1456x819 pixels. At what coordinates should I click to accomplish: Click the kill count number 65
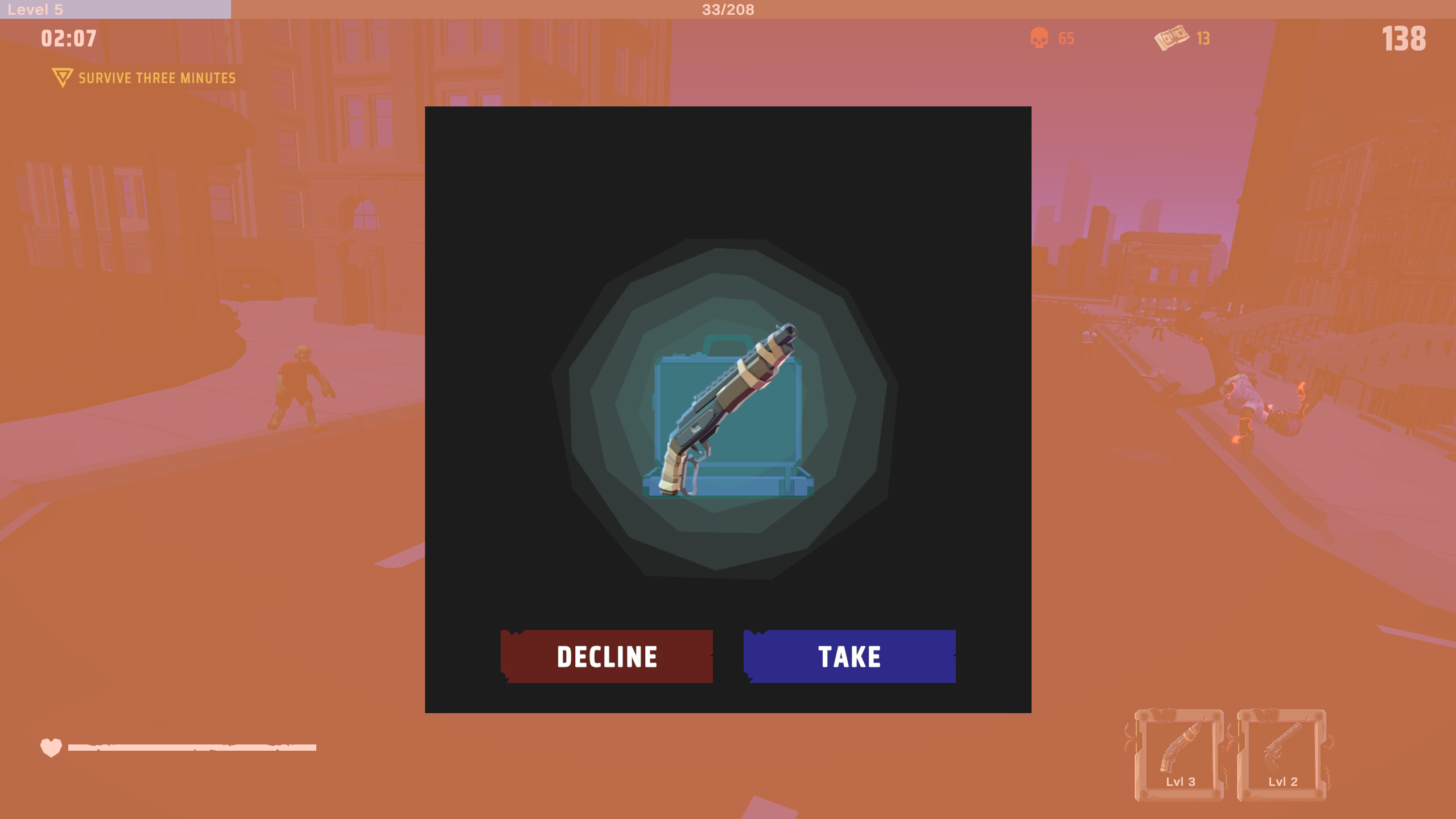(1066, 38)
